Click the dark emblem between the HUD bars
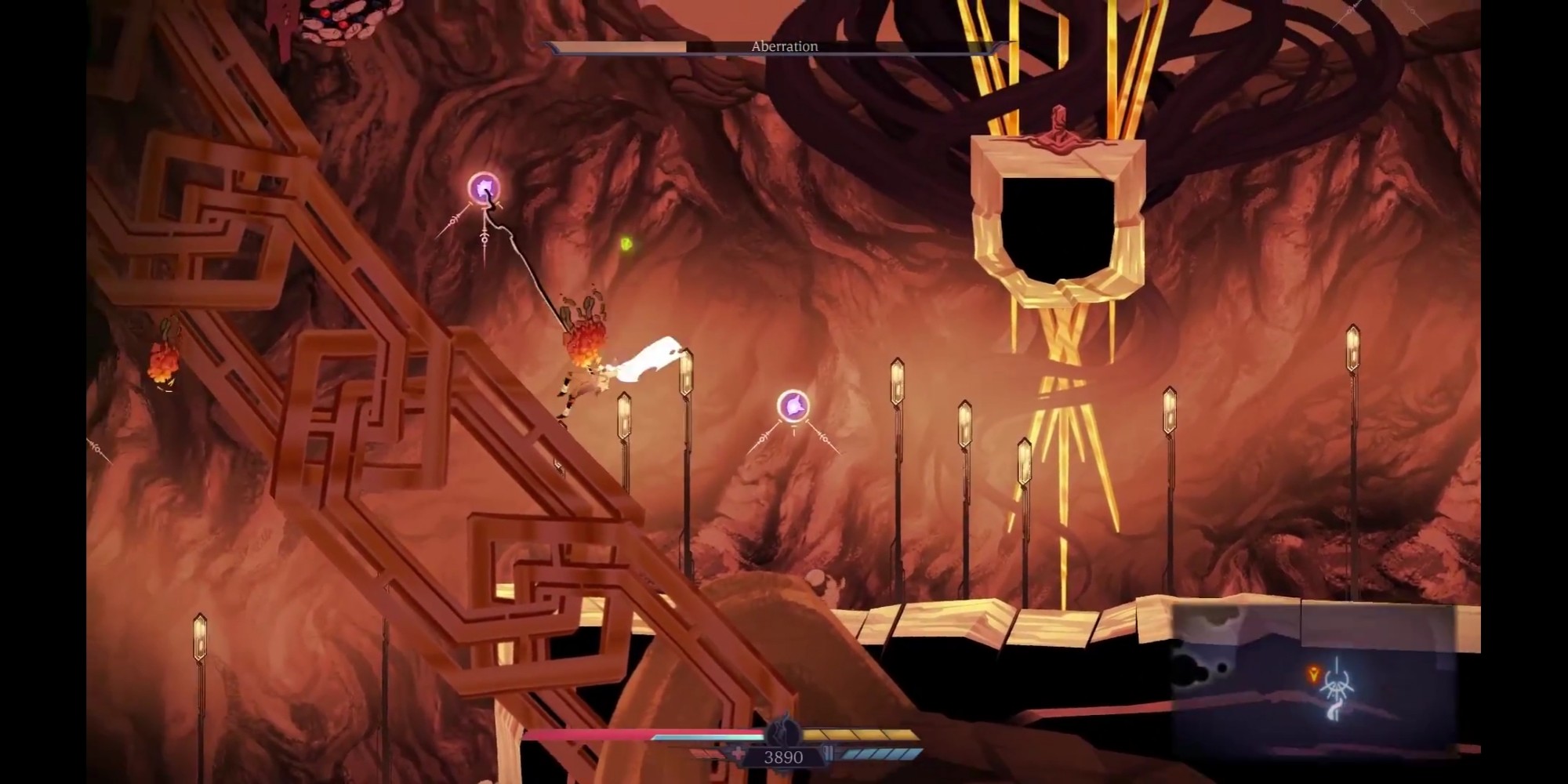Viewport: 1568px width, 784px height. (x=782, y=733)
